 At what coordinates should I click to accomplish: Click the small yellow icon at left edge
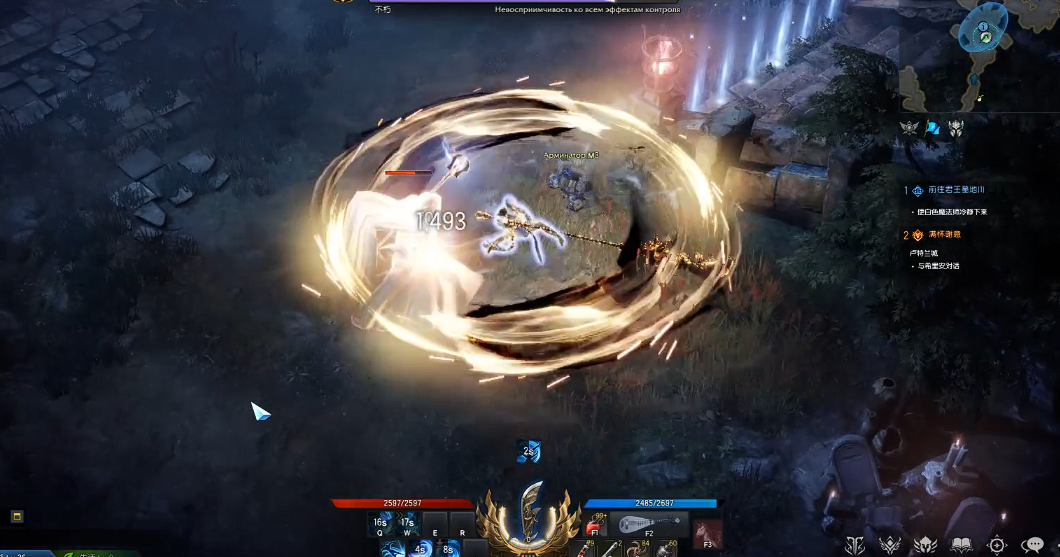(17, 516)
